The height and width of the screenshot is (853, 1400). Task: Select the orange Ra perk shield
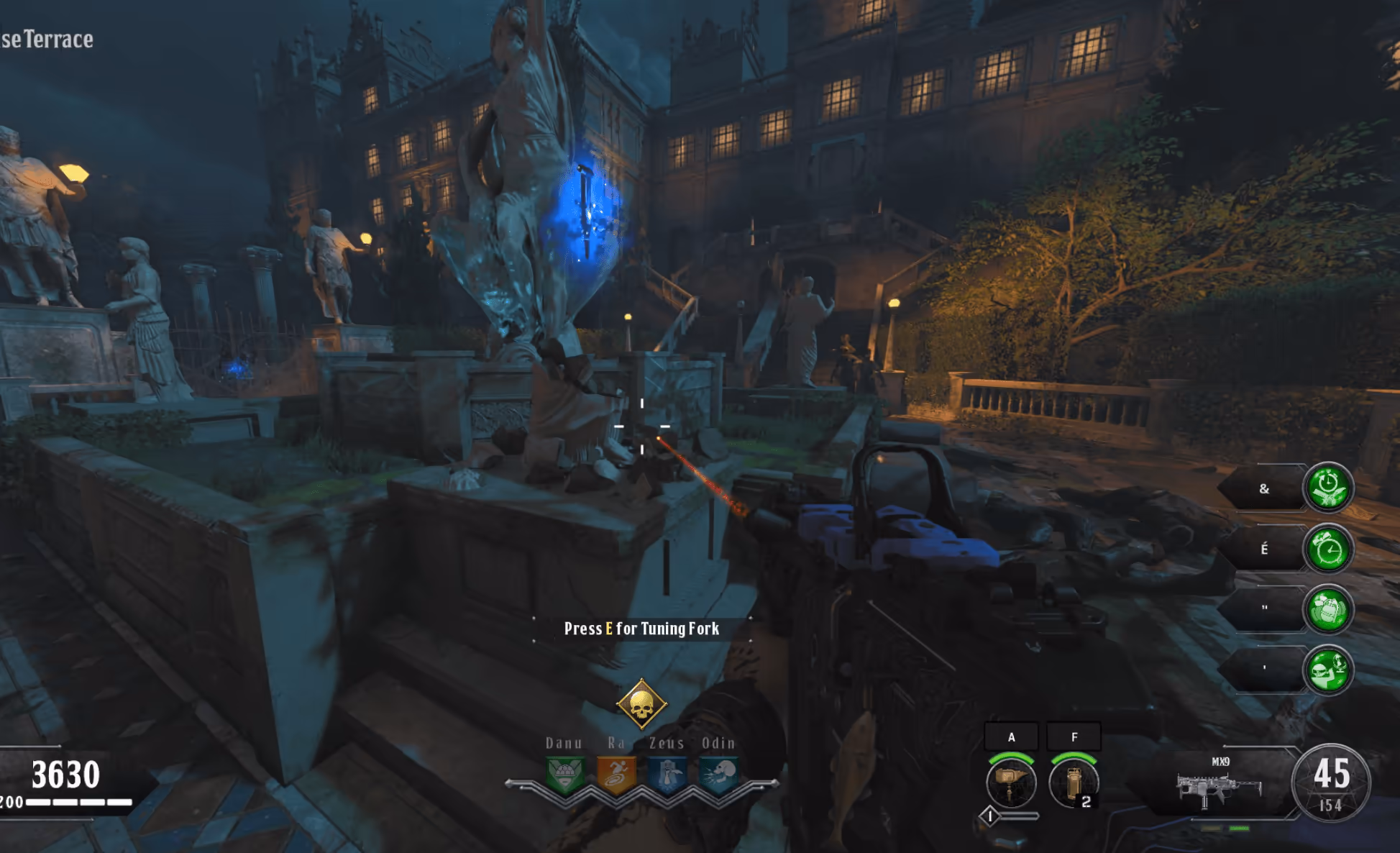(x=616, y=775)
